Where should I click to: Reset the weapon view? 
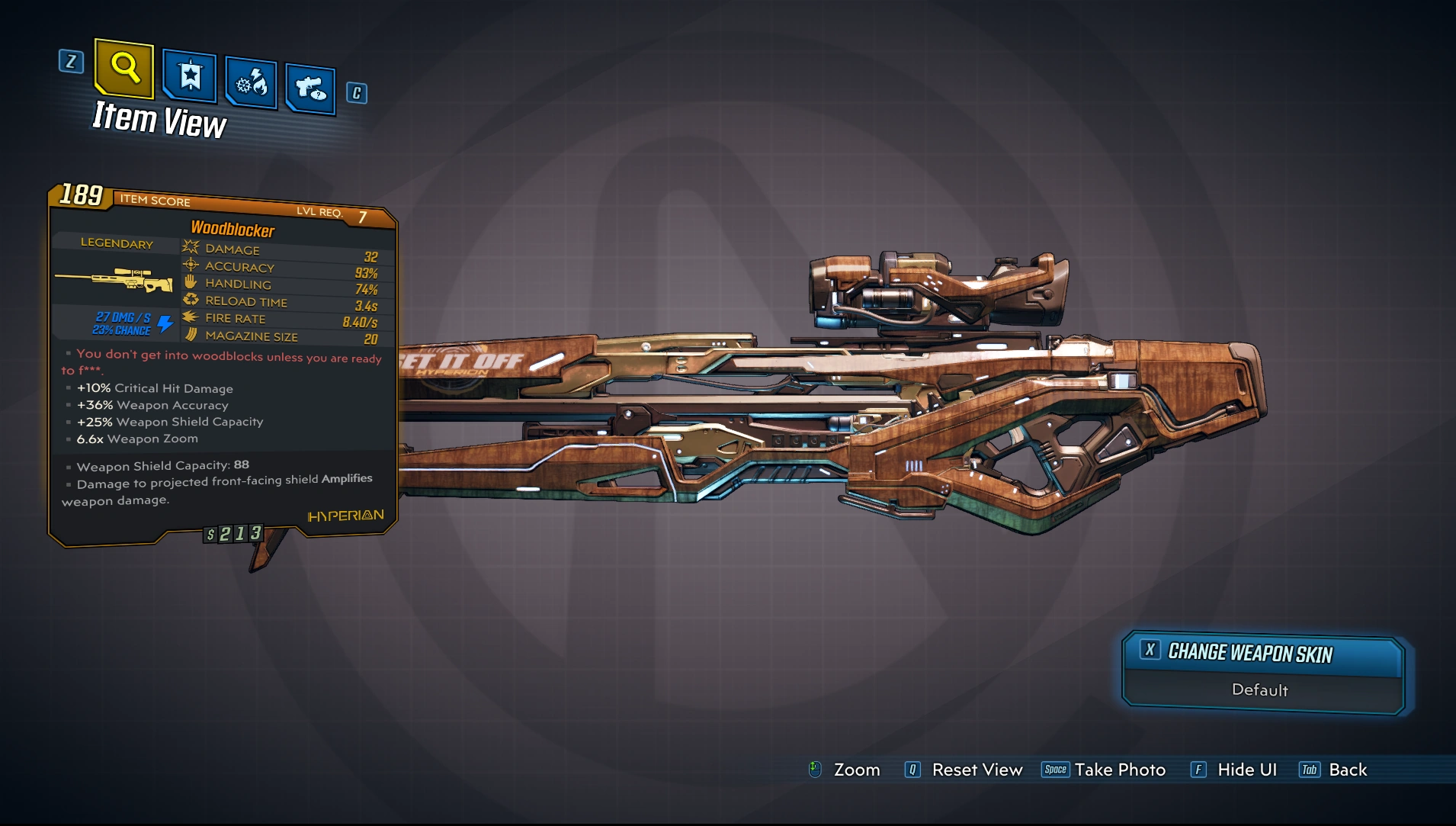964,770
